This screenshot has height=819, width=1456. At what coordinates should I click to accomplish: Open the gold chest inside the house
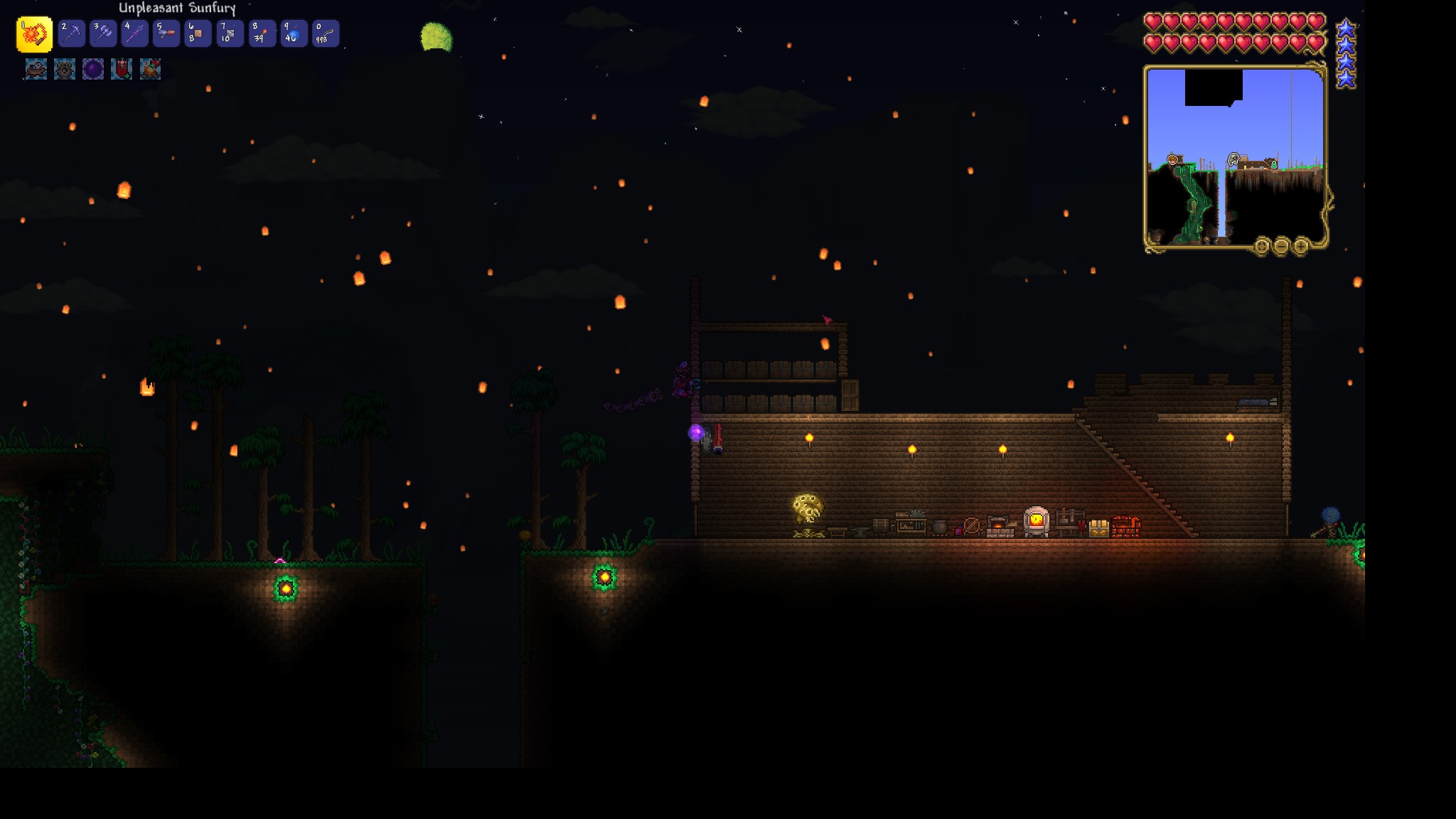click(1099, 528)
